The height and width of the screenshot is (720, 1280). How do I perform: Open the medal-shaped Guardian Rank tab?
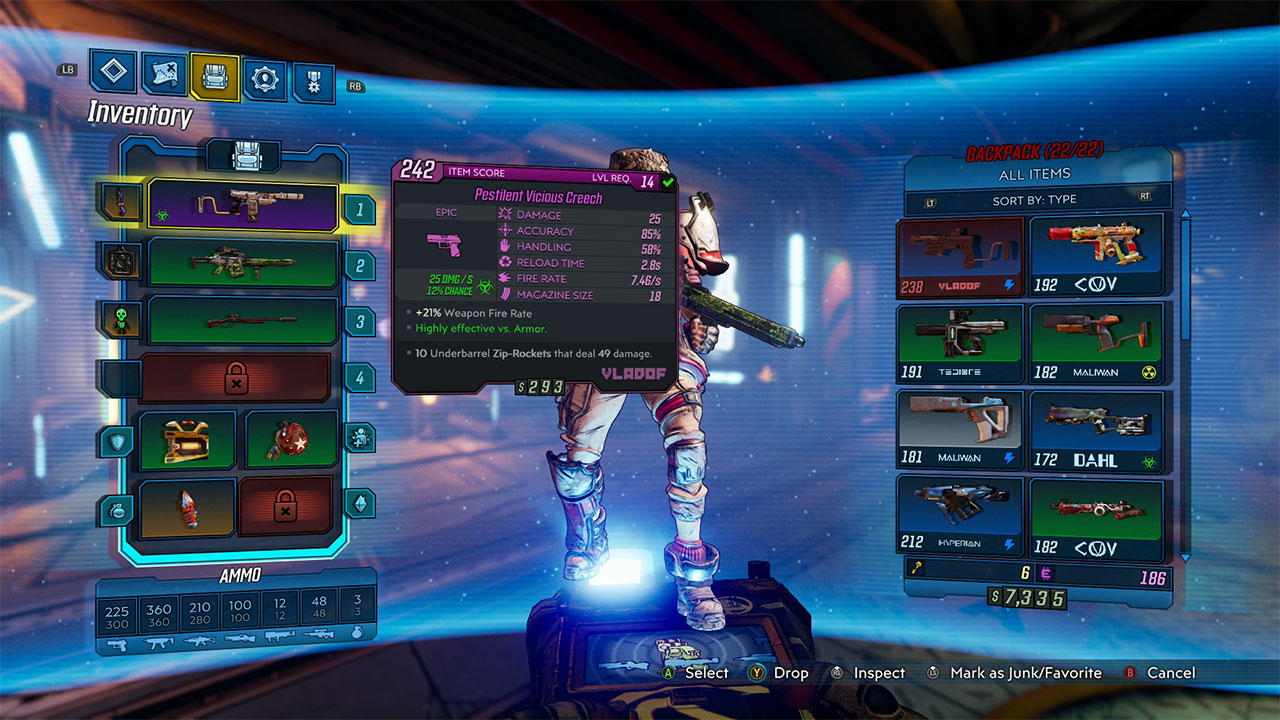pos(313,82)
